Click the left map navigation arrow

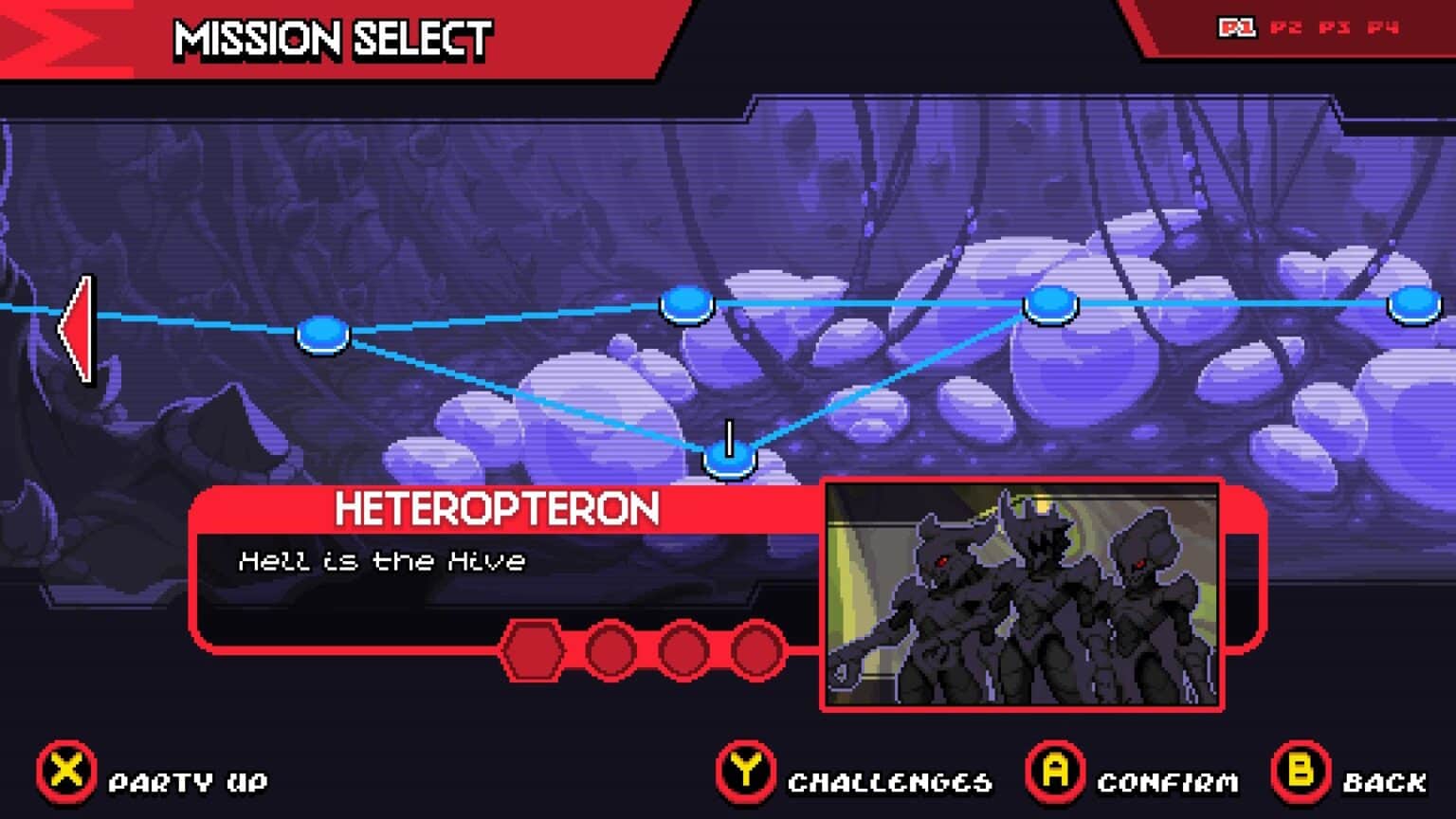point(81,330)
